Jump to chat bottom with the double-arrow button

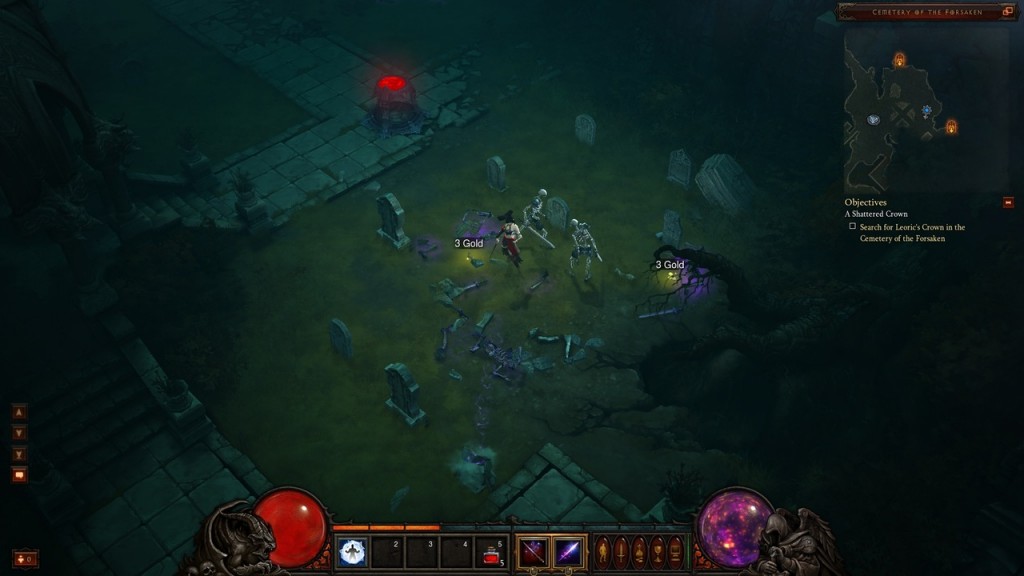[19, 454]
